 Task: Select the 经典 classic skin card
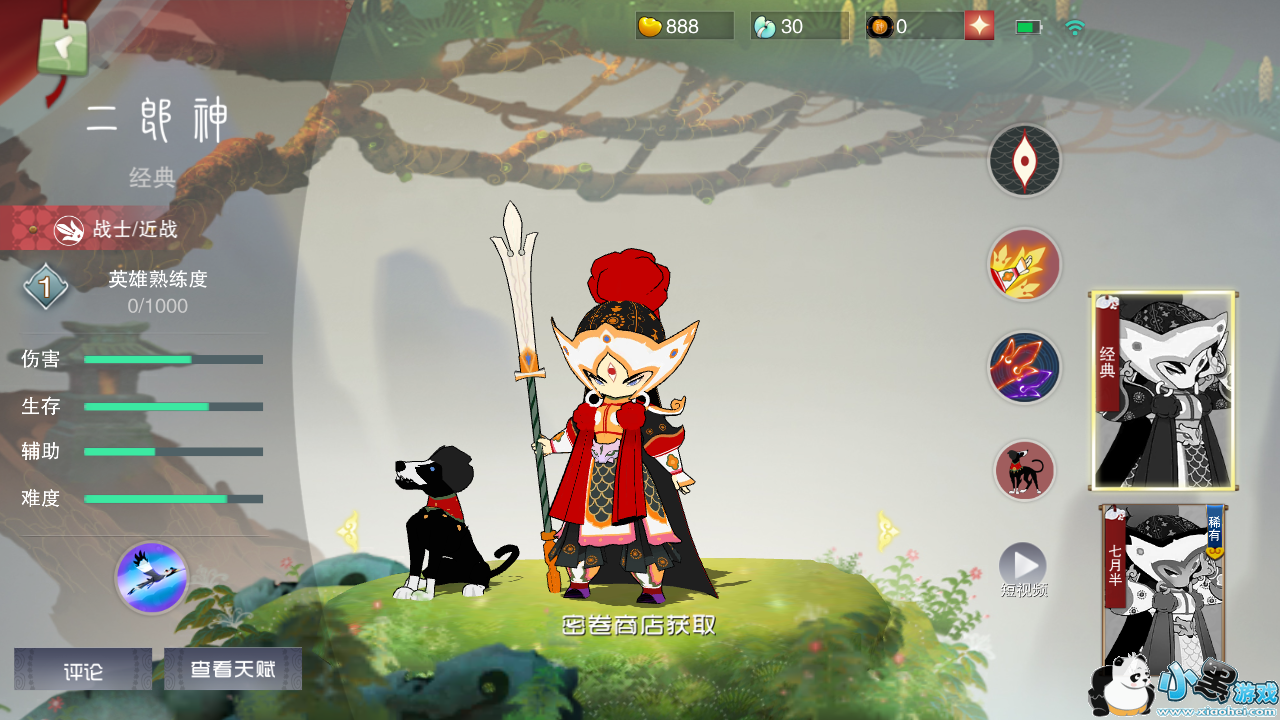pyautogui.click(x=1163, y=391)
